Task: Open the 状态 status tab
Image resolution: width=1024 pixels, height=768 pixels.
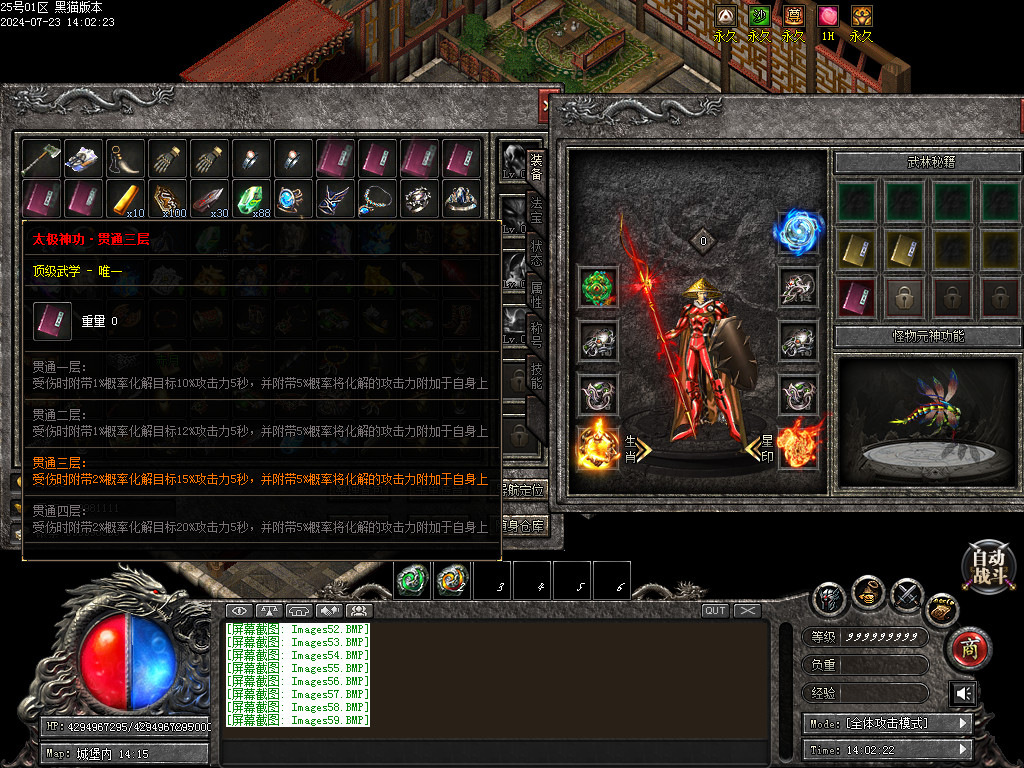Action: (x=537, y=253)
